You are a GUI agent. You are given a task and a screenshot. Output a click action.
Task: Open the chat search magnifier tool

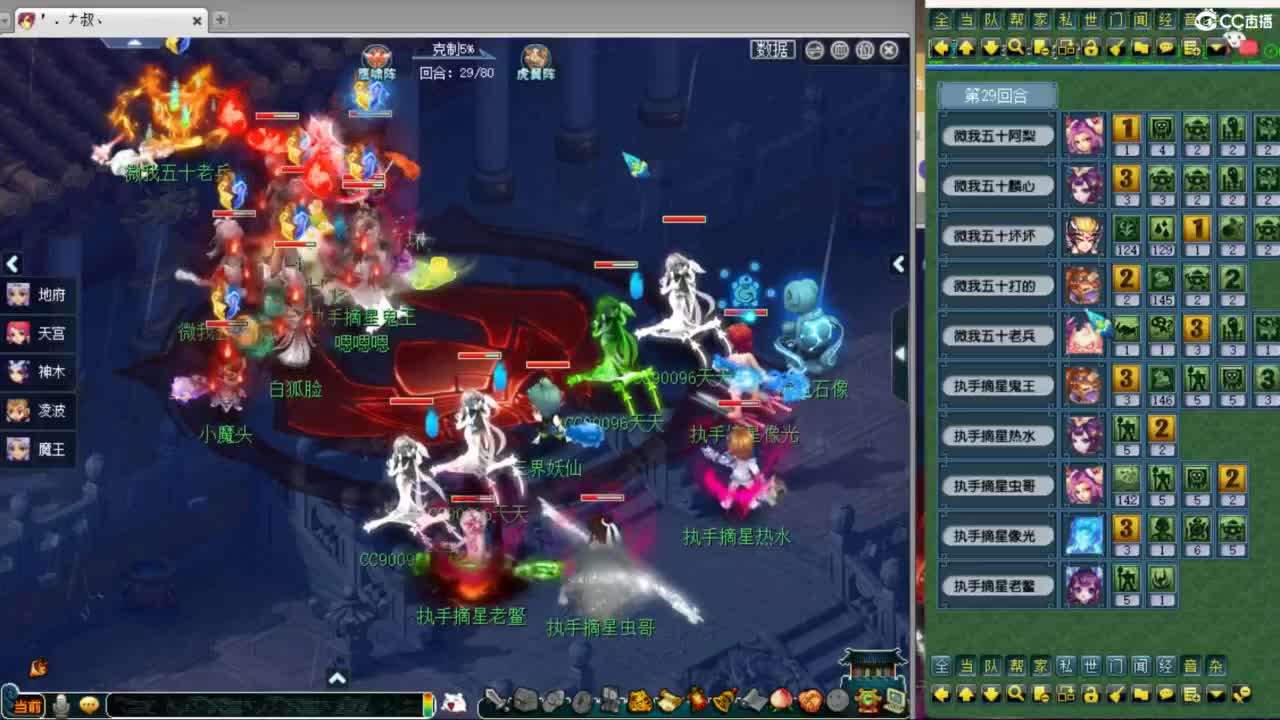(x=1015, y=48)
